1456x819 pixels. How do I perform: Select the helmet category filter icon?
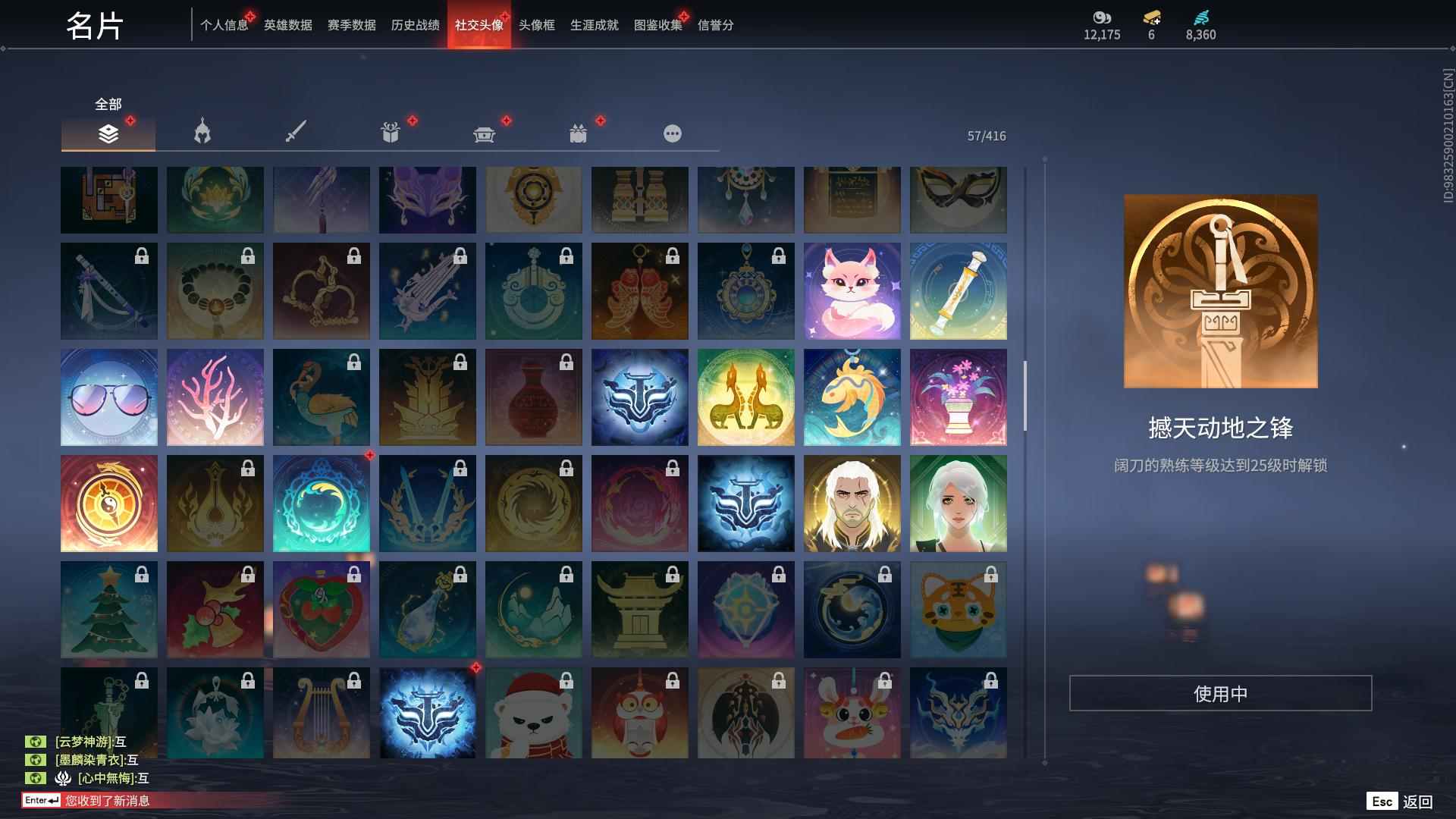click(x=202, y=132)
